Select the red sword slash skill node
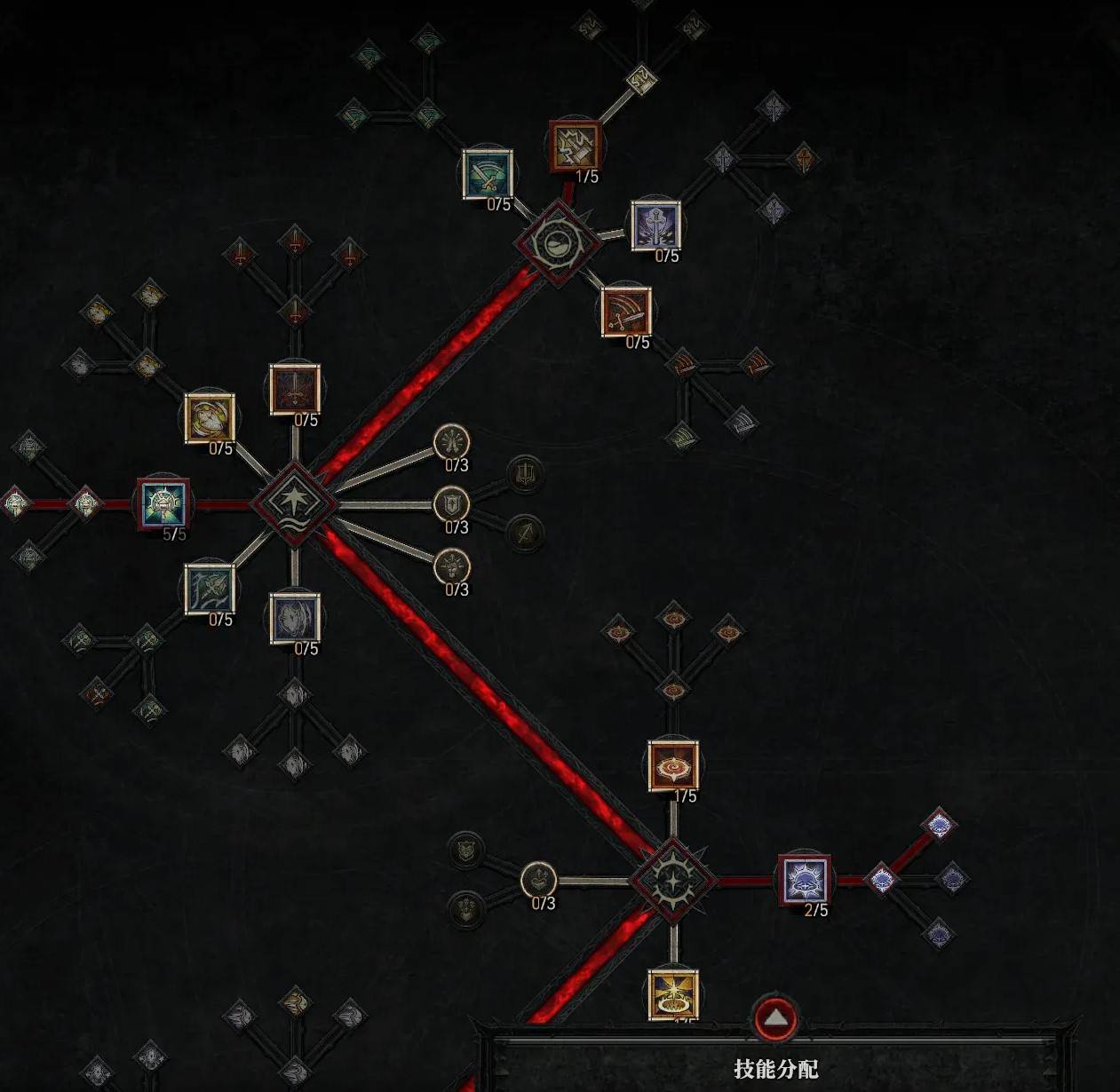Image resolution: width=1120 pixels, height=1092 pixels. point(626,312)
